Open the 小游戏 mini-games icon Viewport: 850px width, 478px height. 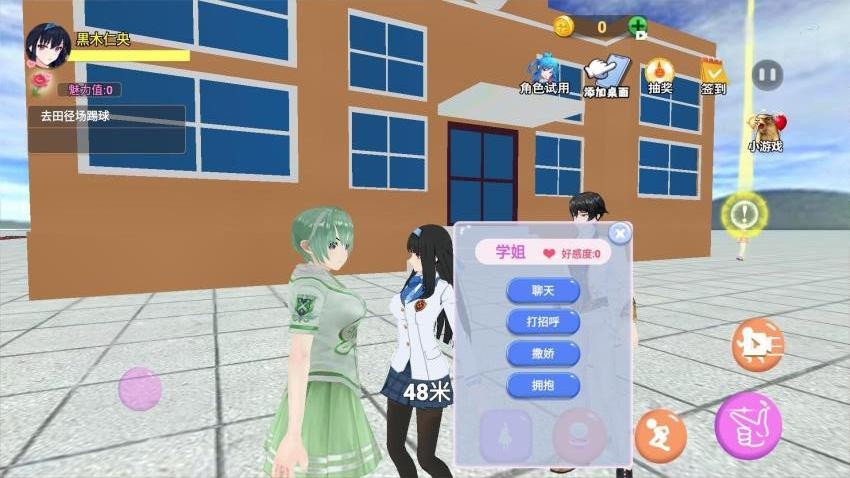pos(766,130)
